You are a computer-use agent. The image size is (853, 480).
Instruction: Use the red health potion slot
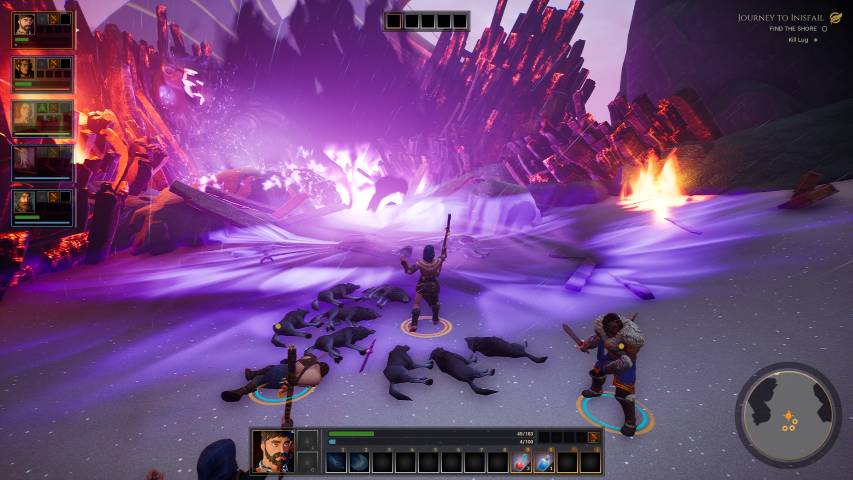521,462
